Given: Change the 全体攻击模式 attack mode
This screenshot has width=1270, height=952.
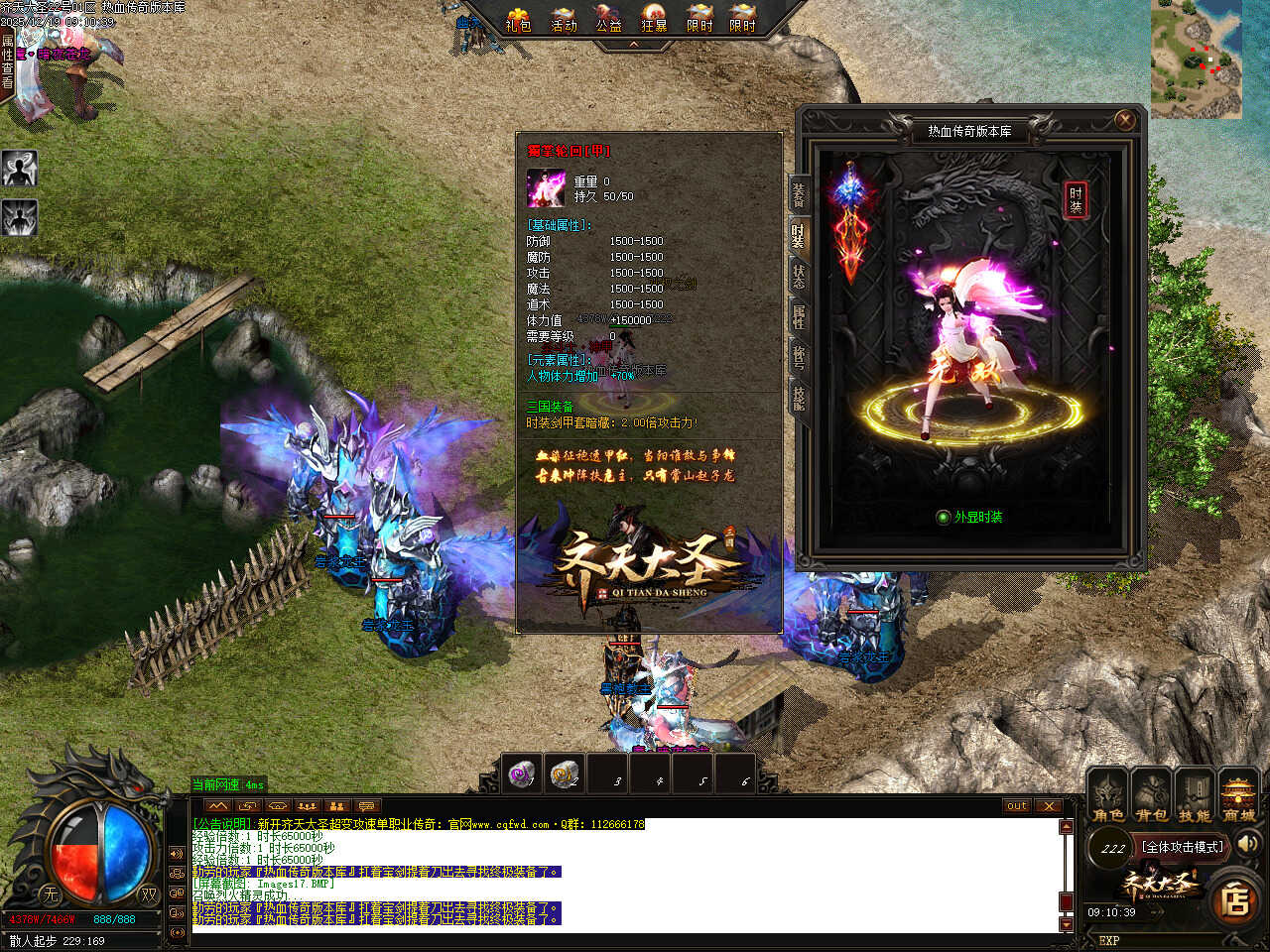Looking at the screenshot, I should point(1184,847).
